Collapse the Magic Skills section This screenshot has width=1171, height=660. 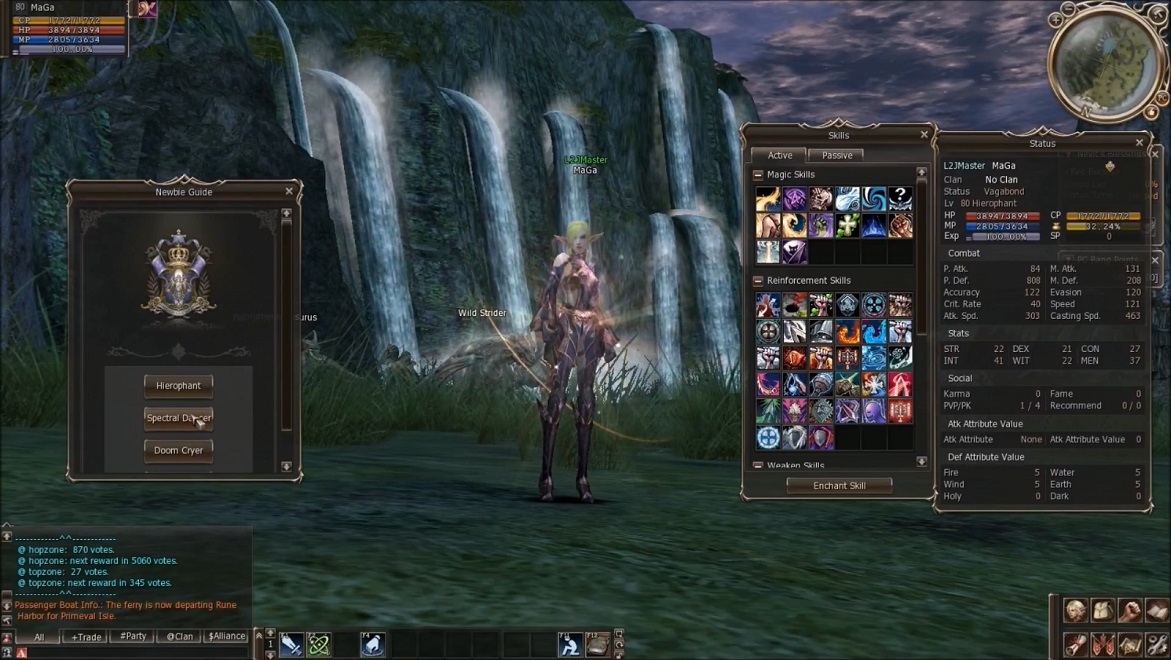[758, 175]
